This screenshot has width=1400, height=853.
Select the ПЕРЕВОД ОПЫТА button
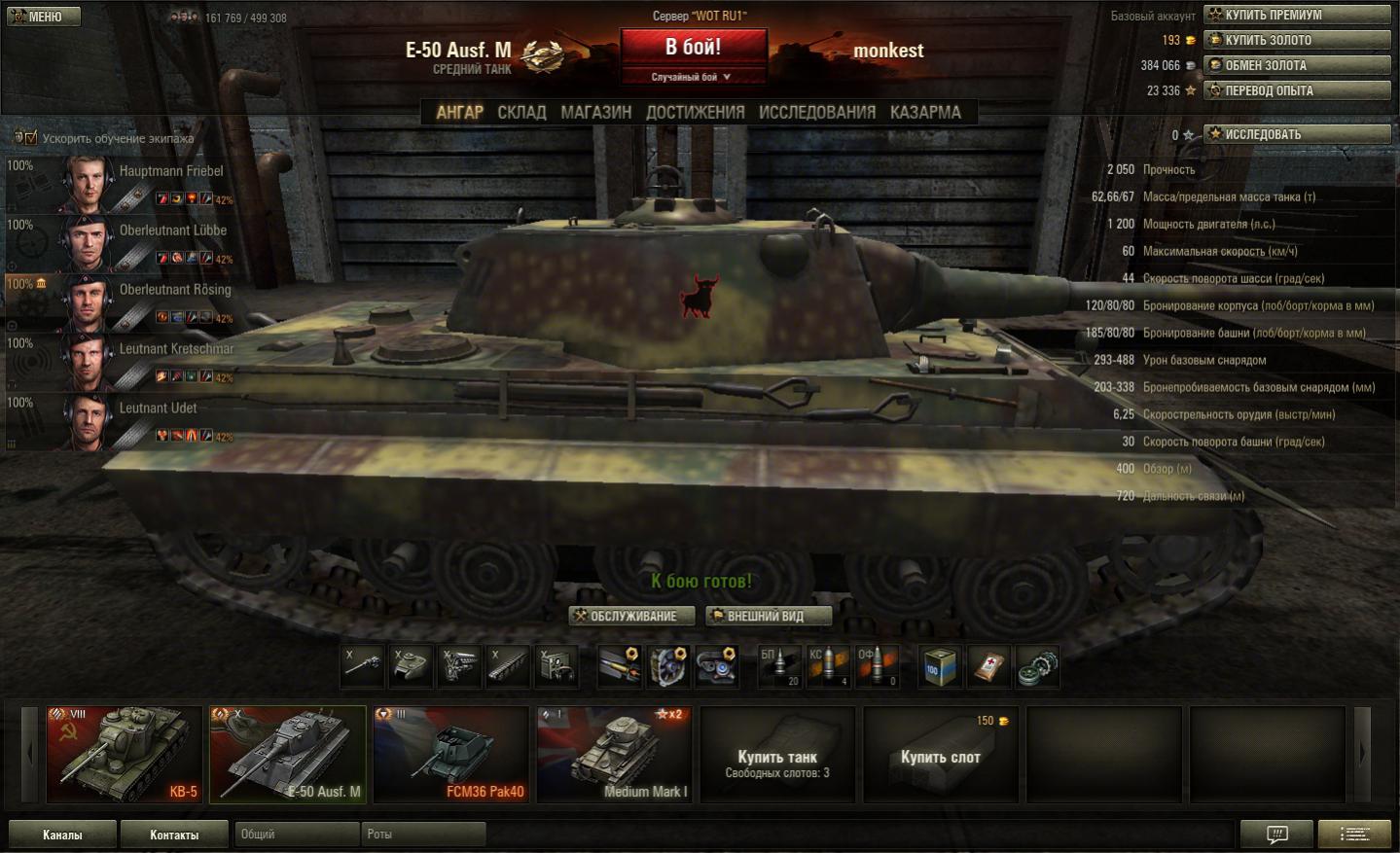click(x=1297, y=90)
